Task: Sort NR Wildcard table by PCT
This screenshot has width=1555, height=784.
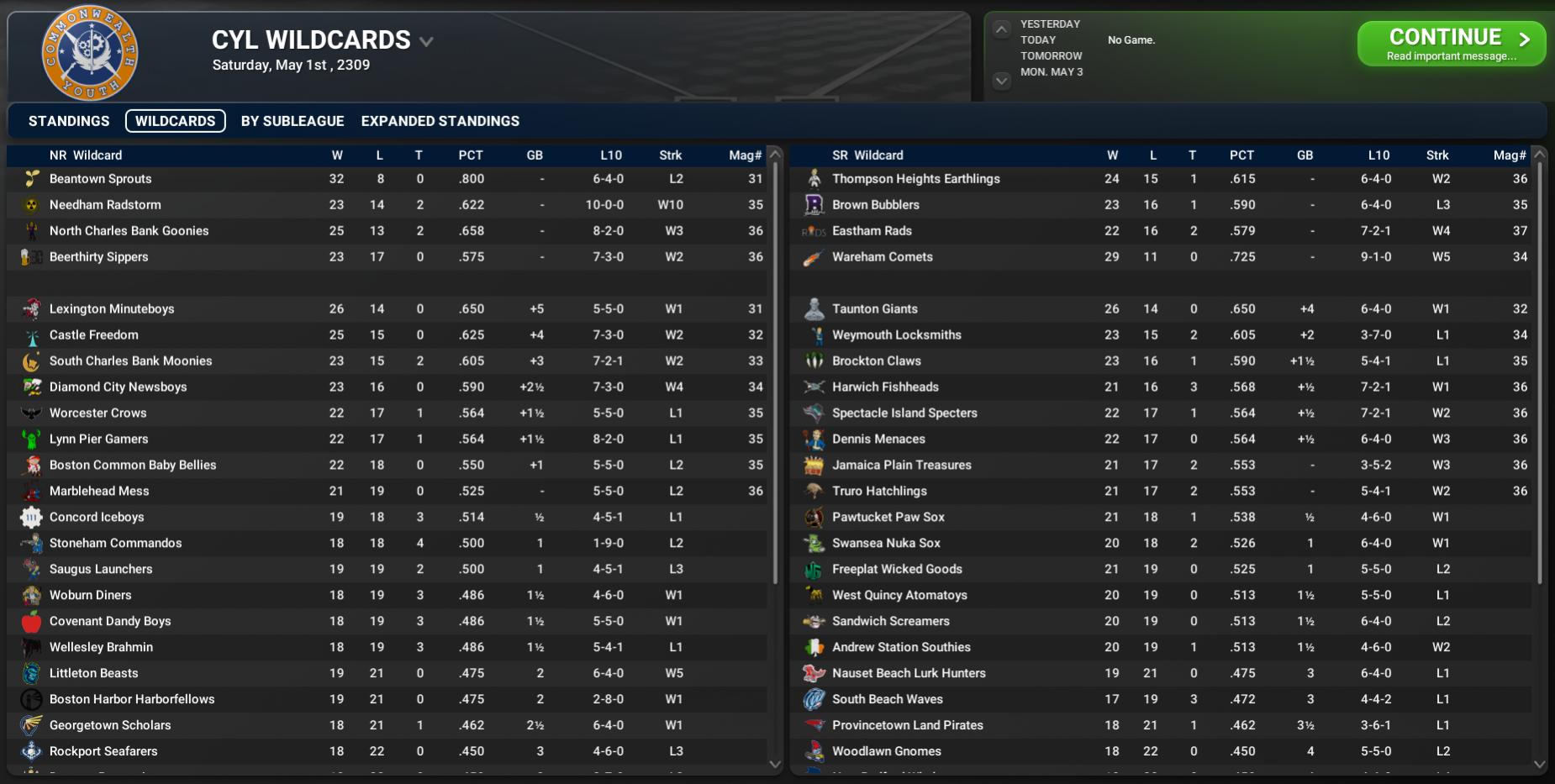Action: point(471,155)
